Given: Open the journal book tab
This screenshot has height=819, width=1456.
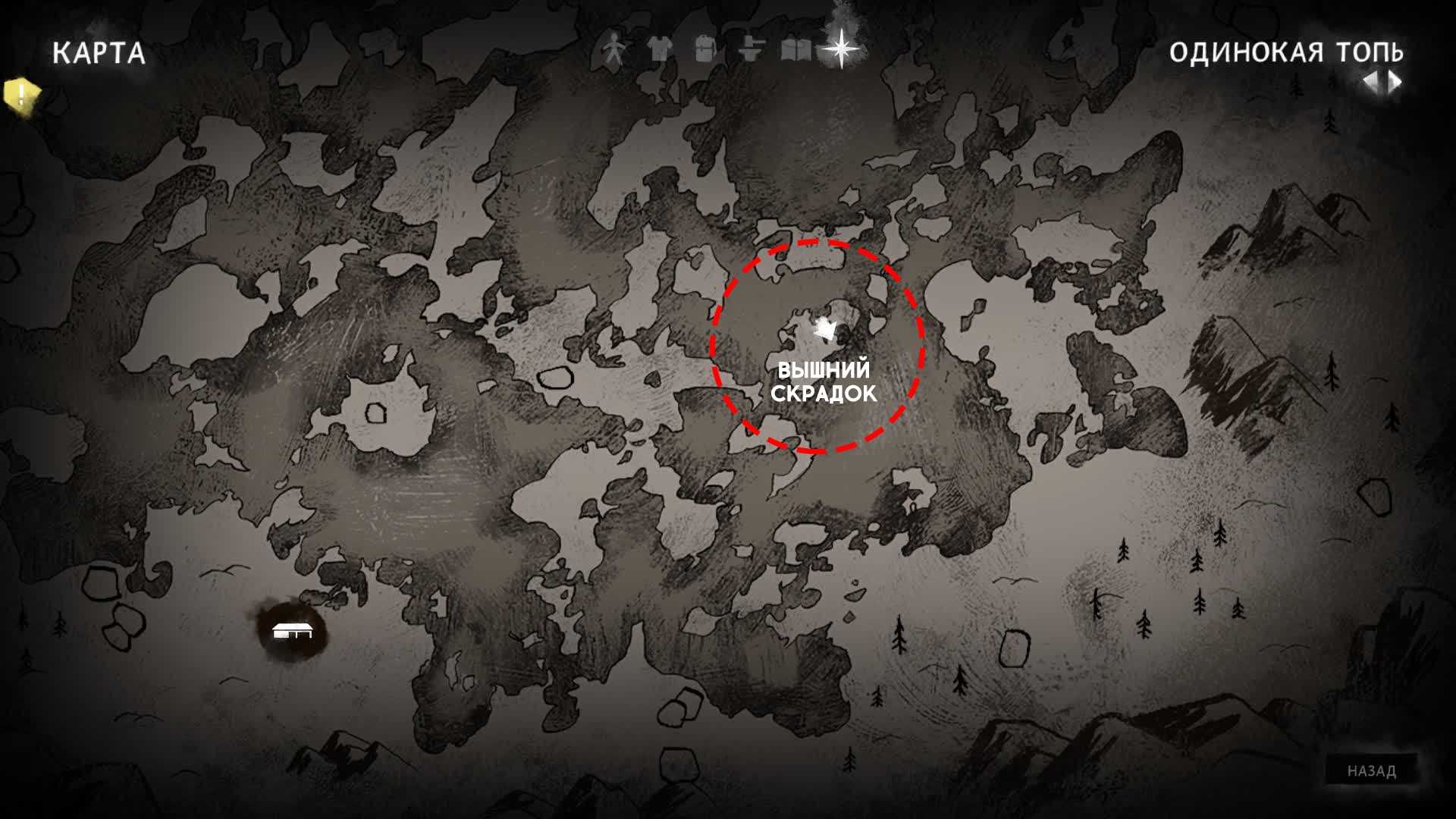Looking at the screenshot, I should [795, 51].
